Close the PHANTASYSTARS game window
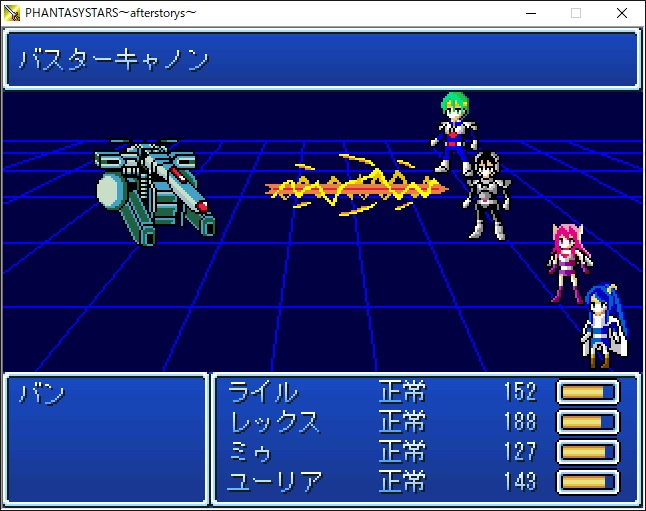 622,13
